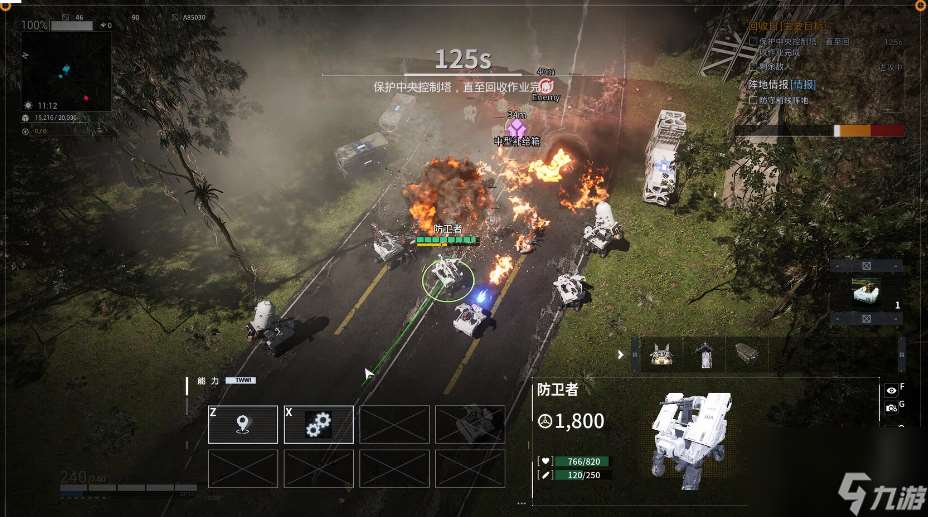
Task: Expand the unit bar with the white arrow
Action: [621, 353]
